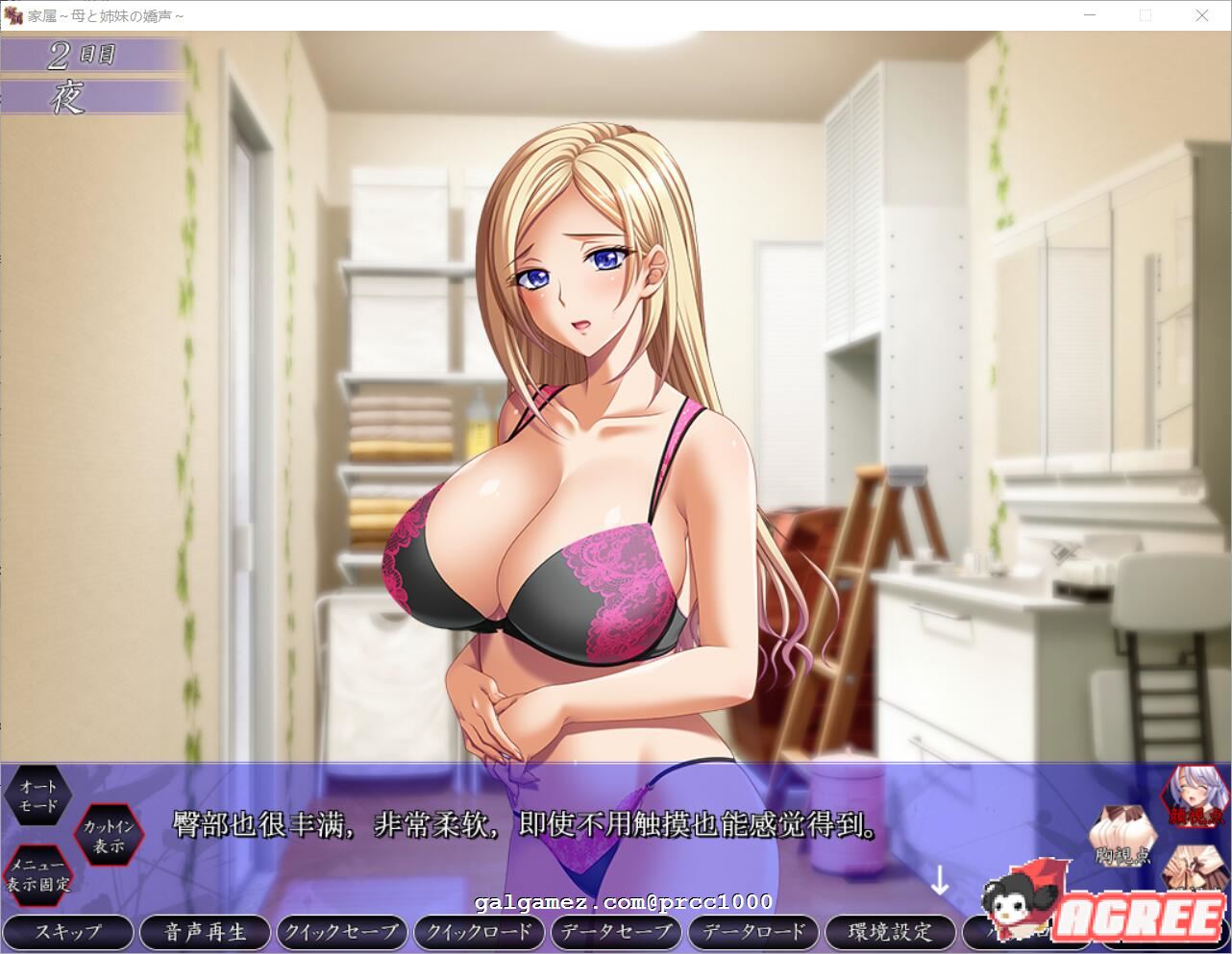This screenshot has width=1232, height=954.
Task: Open 環境設定 settings
Action: point(891,931)
